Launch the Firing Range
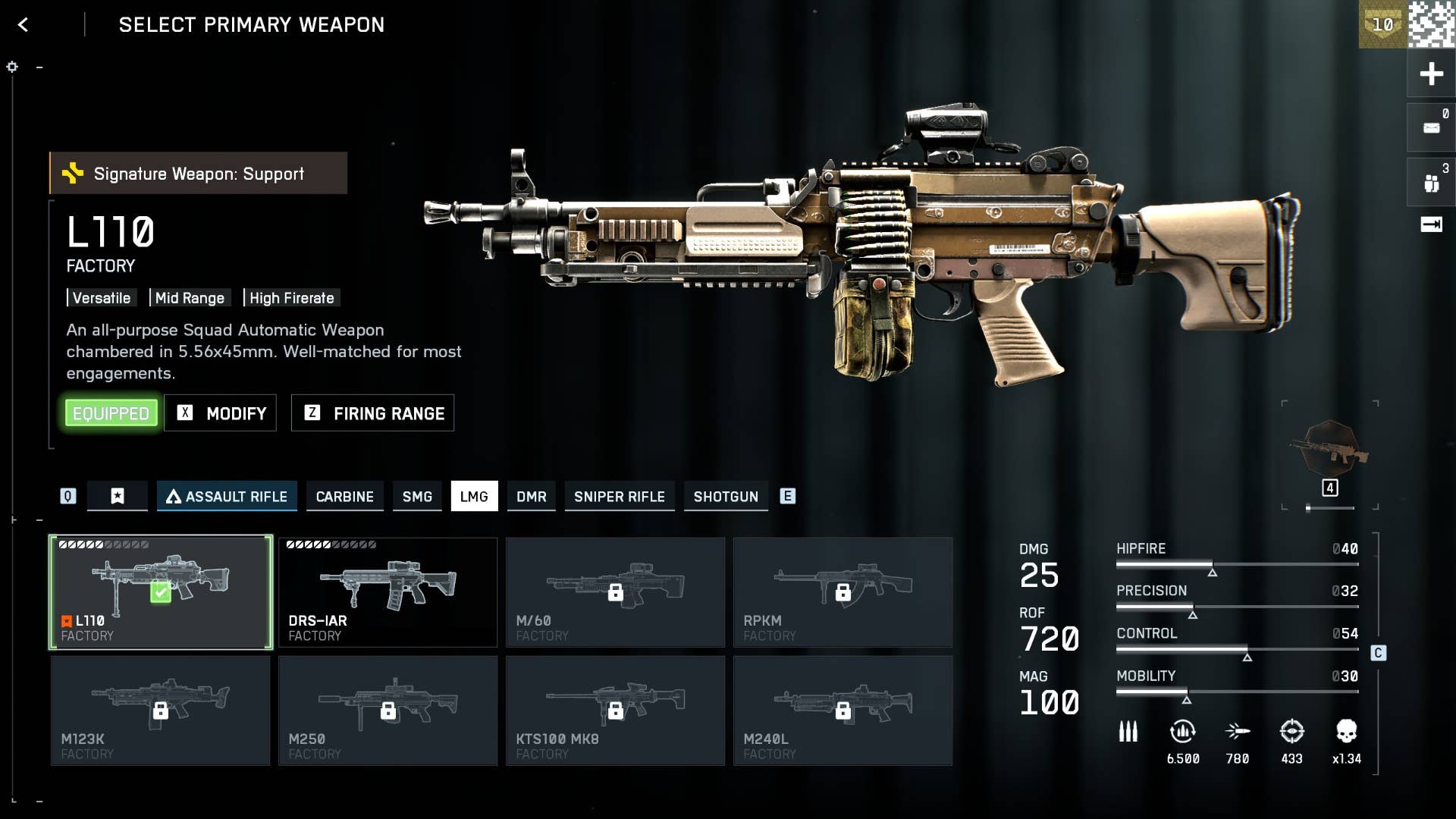Screen dimensions: 1456x819 [373, 413]
